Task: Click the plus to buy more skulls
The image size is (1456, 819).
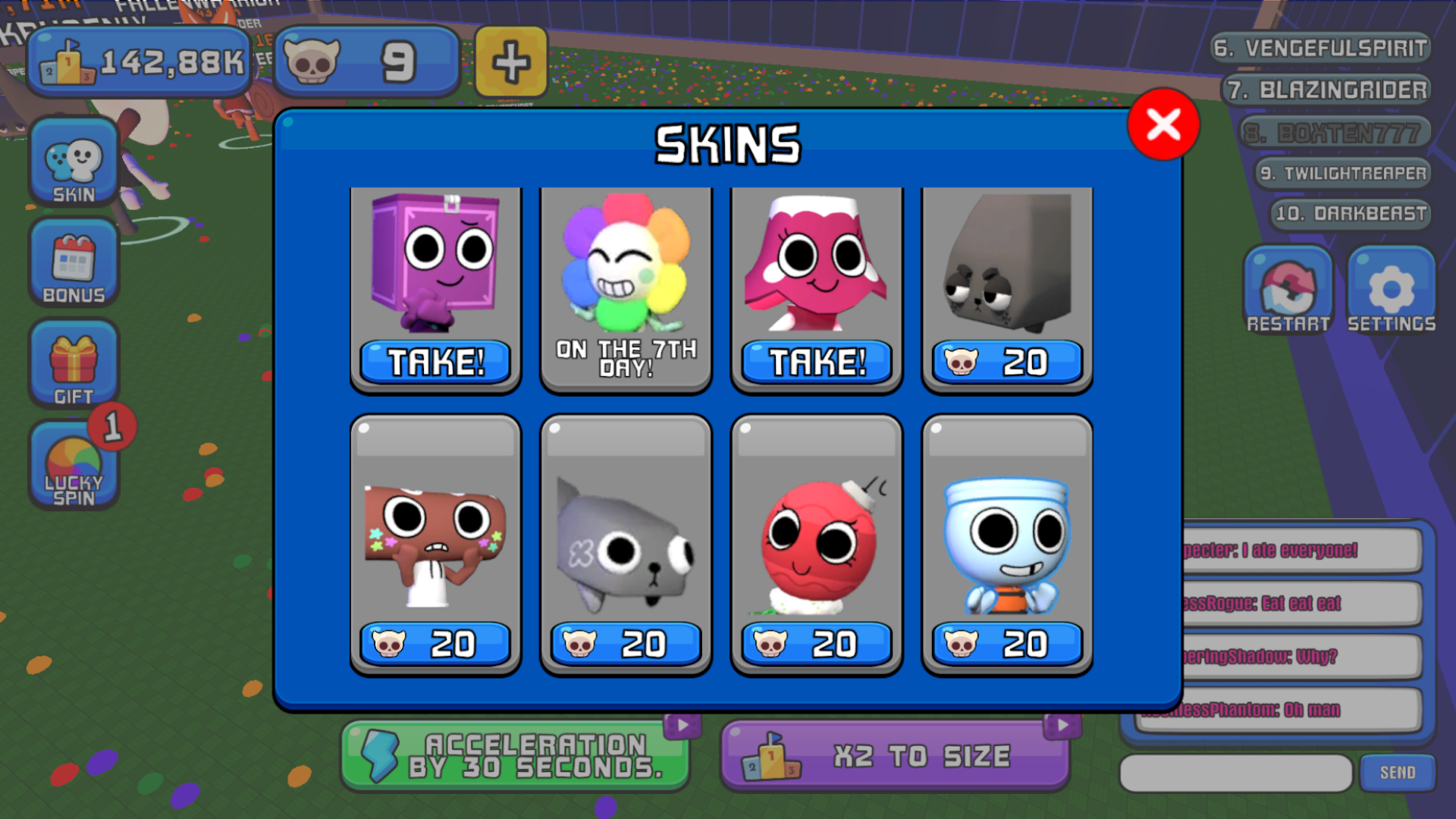Action: click(x=510, y=61)
